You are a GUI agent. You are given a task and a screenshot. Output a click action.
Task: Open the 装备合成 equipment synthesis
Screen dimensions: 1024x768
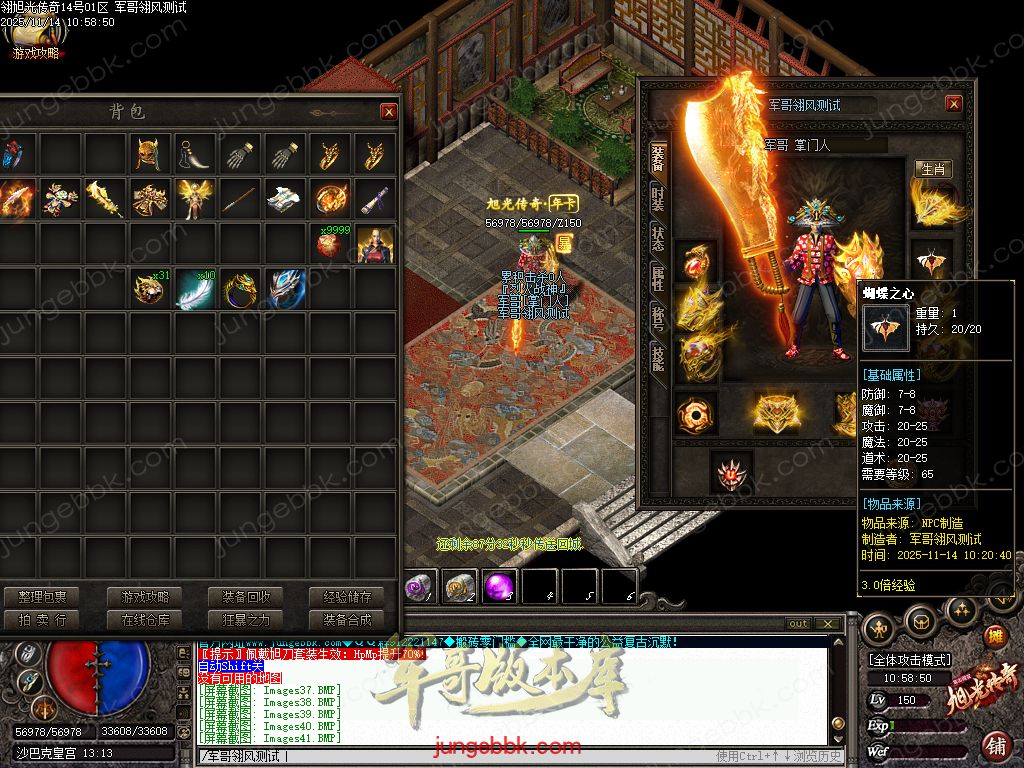347,620
